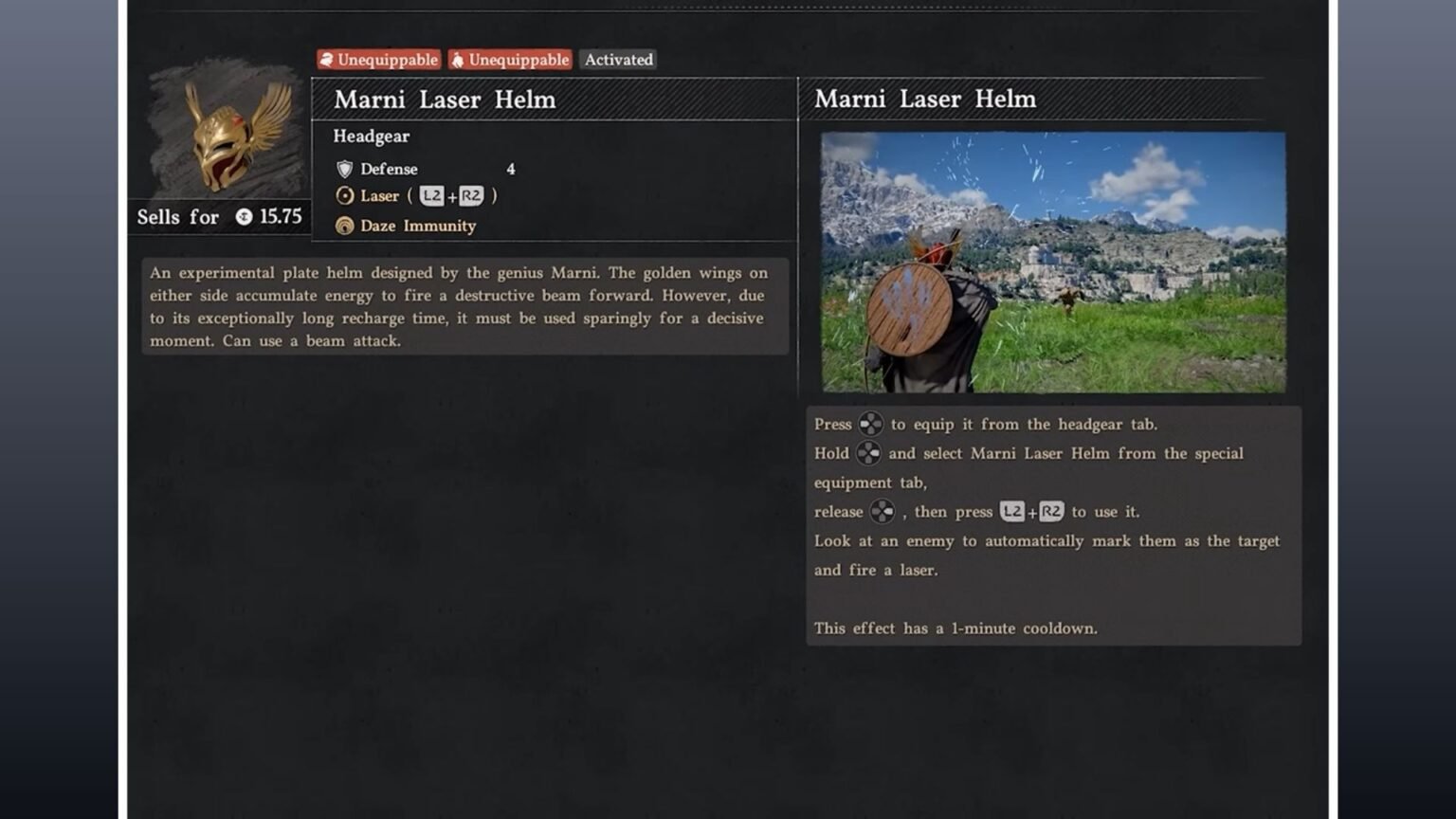The height and width of the screenshot is (819, 1456).
Task: Click the Defense value showing 4
Action: 510,169
